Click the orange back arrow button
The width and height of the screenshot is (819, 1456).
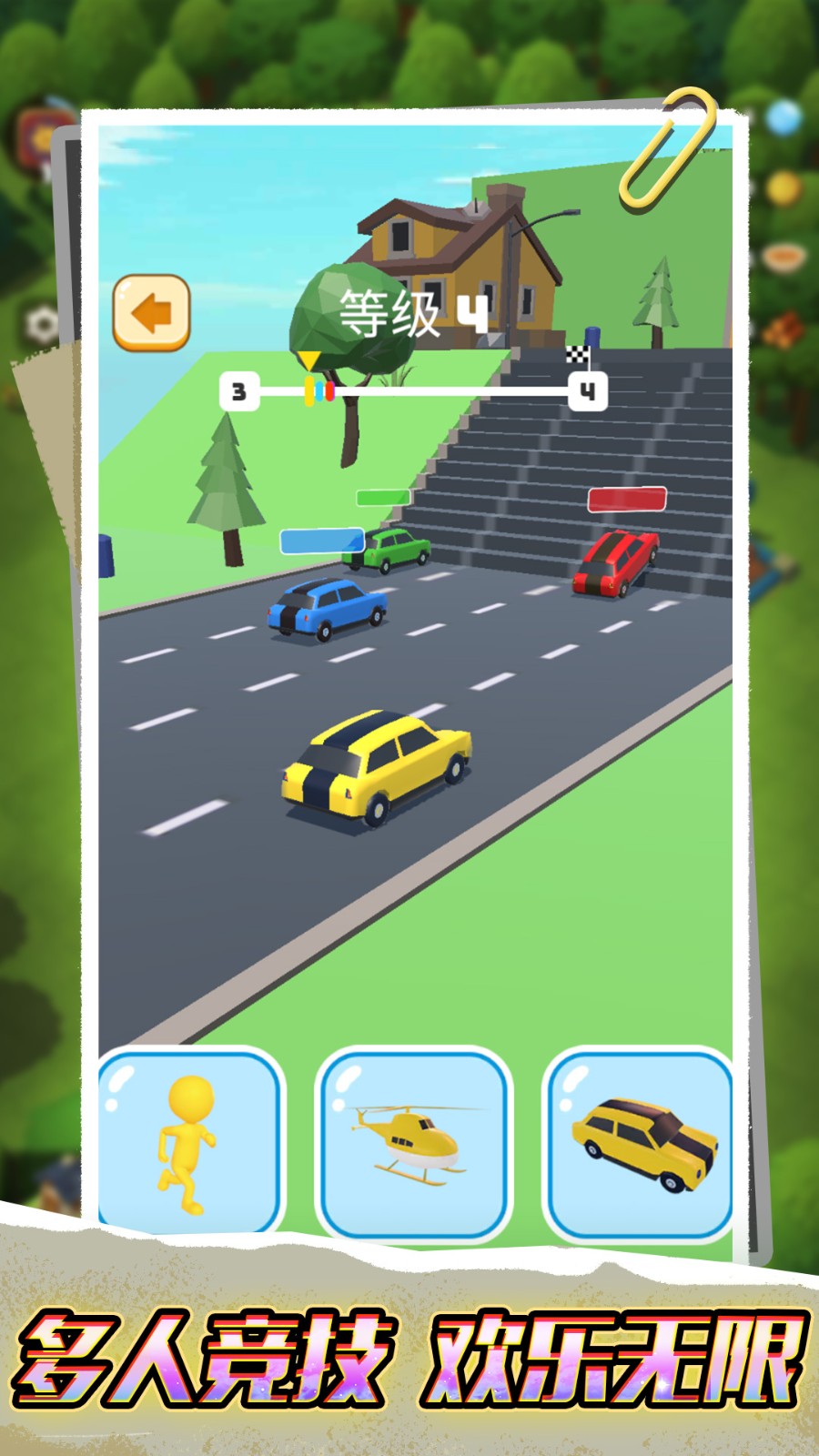[x=151, y=313]
